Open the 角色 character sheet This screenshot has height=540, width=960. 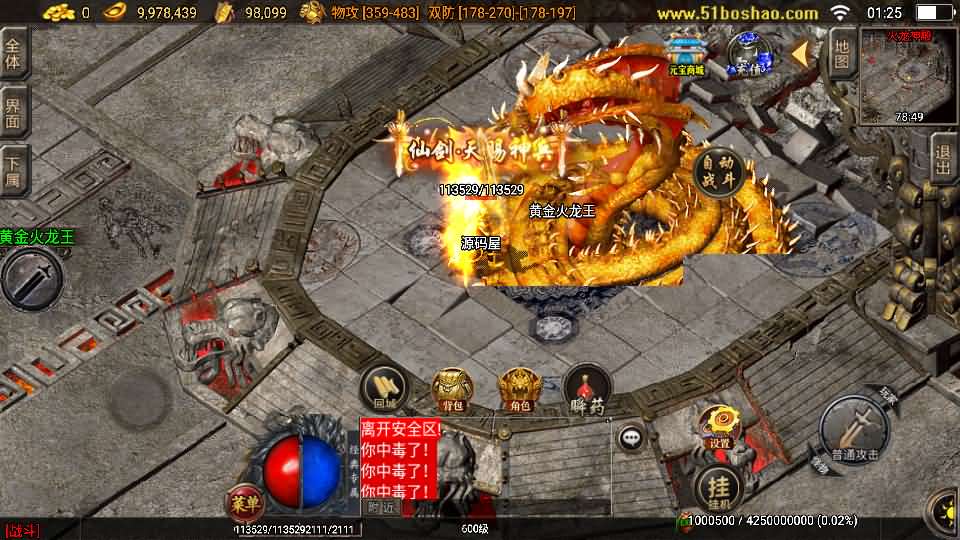point(518,389)
